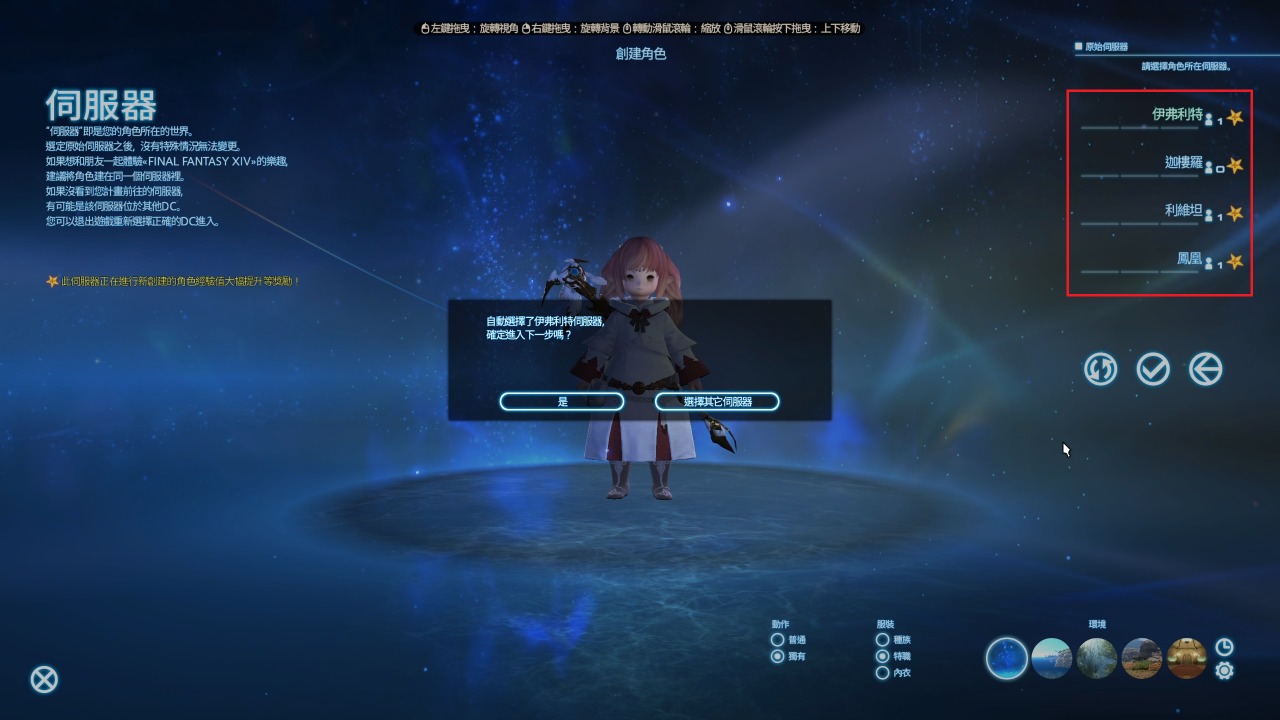
Task: Choose the golden hall interior environment
Action: [x=1187, y=659]
